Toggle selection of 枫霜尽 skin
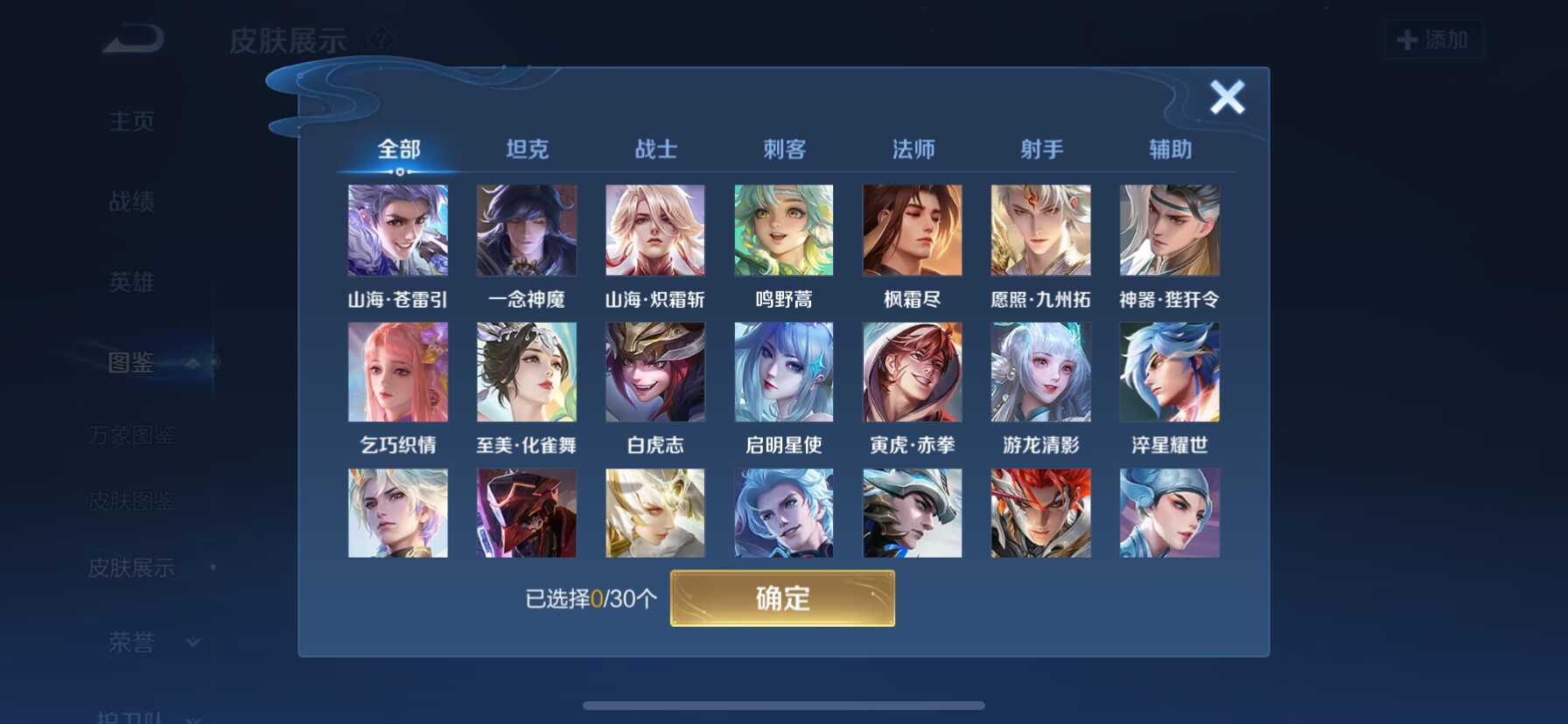The width and height of the screenshot is (1568, 724). tap(912, 230)
